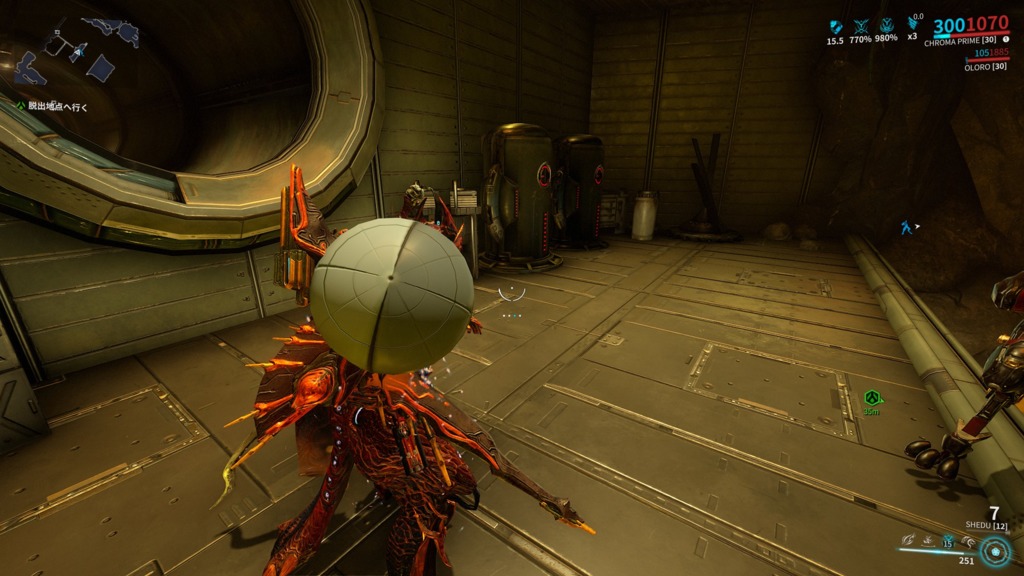Activate the dragon head ability icon
The image size is (1024, 576).
[x=967, y=541]
